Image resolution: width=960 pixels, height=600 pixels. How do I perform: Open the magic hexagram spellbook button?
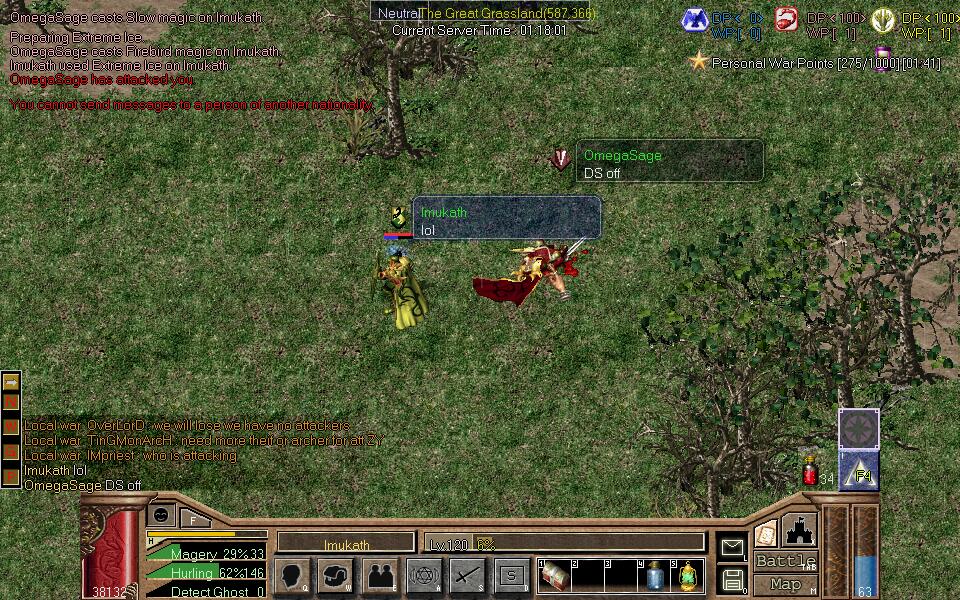pos(424,576)
